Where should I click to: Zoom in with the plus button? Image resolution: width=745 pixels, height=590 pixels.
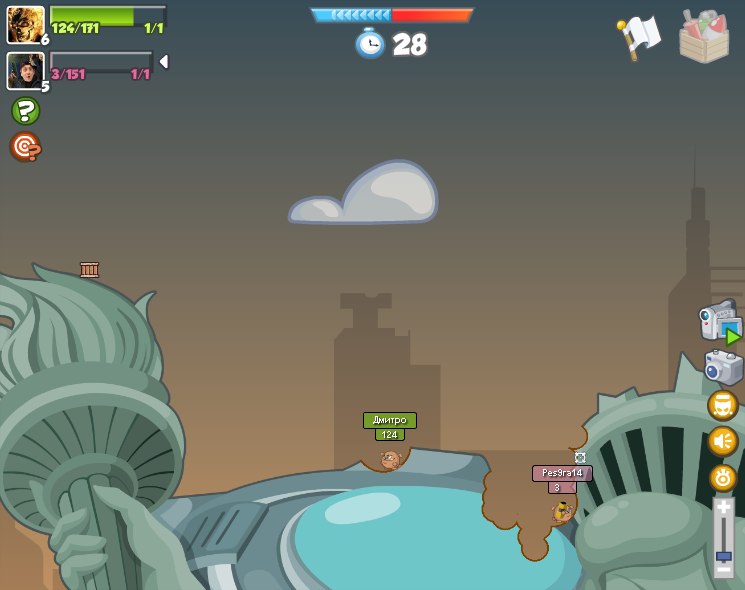723,507
